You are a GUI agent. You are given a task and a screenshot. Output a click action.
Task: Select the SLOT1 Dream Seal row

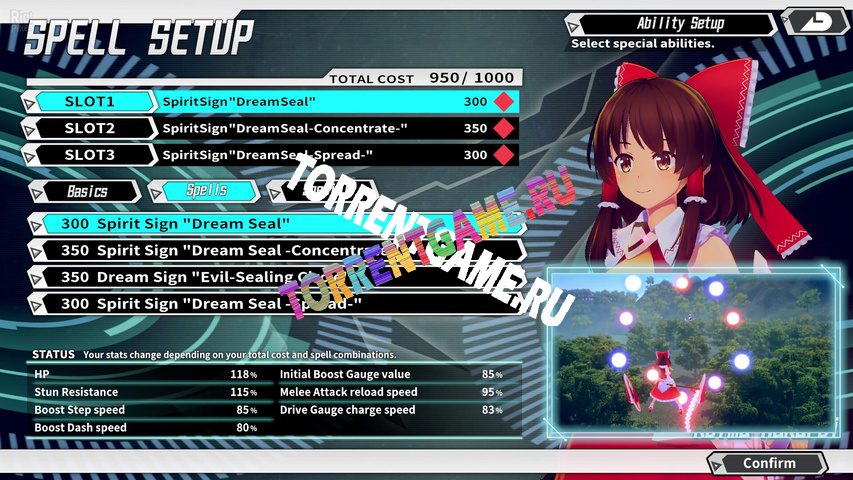tap(270, 102)
